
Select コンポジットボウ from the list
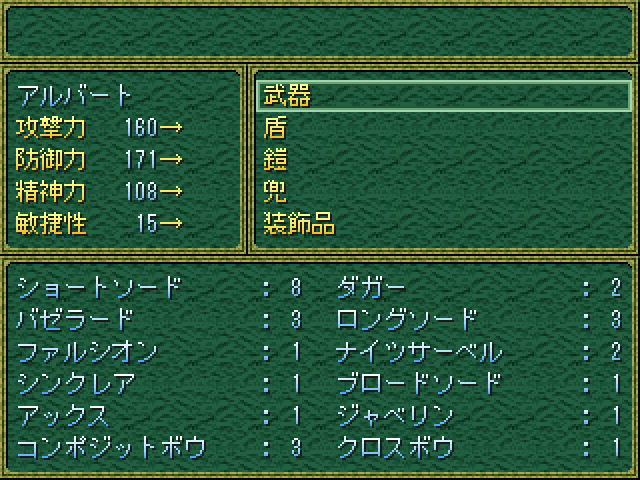(x=112, y=448)
